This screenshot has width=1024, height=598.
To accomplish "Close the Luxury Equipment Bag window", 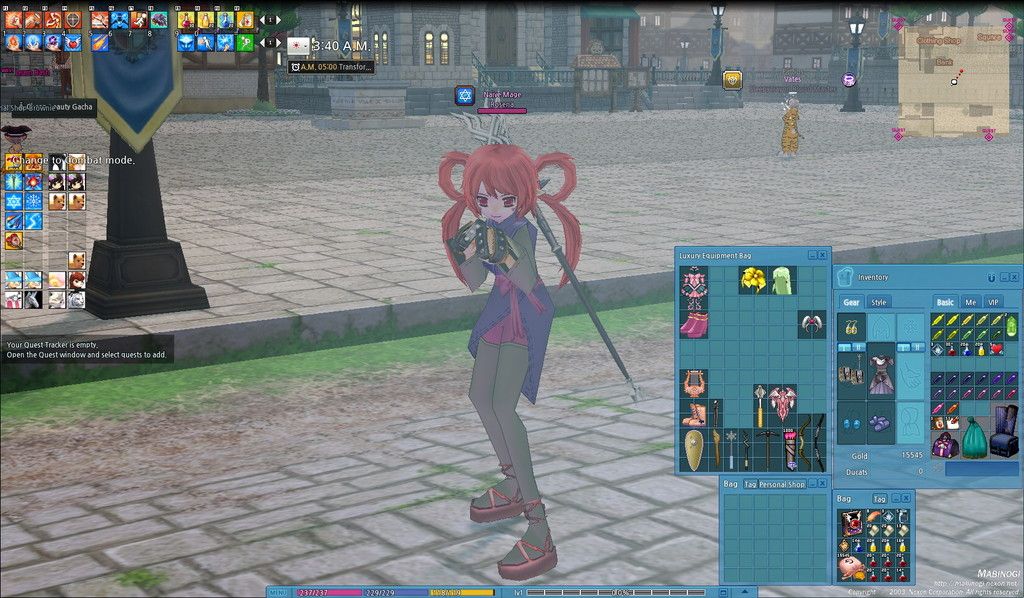I will coord(823,255).
